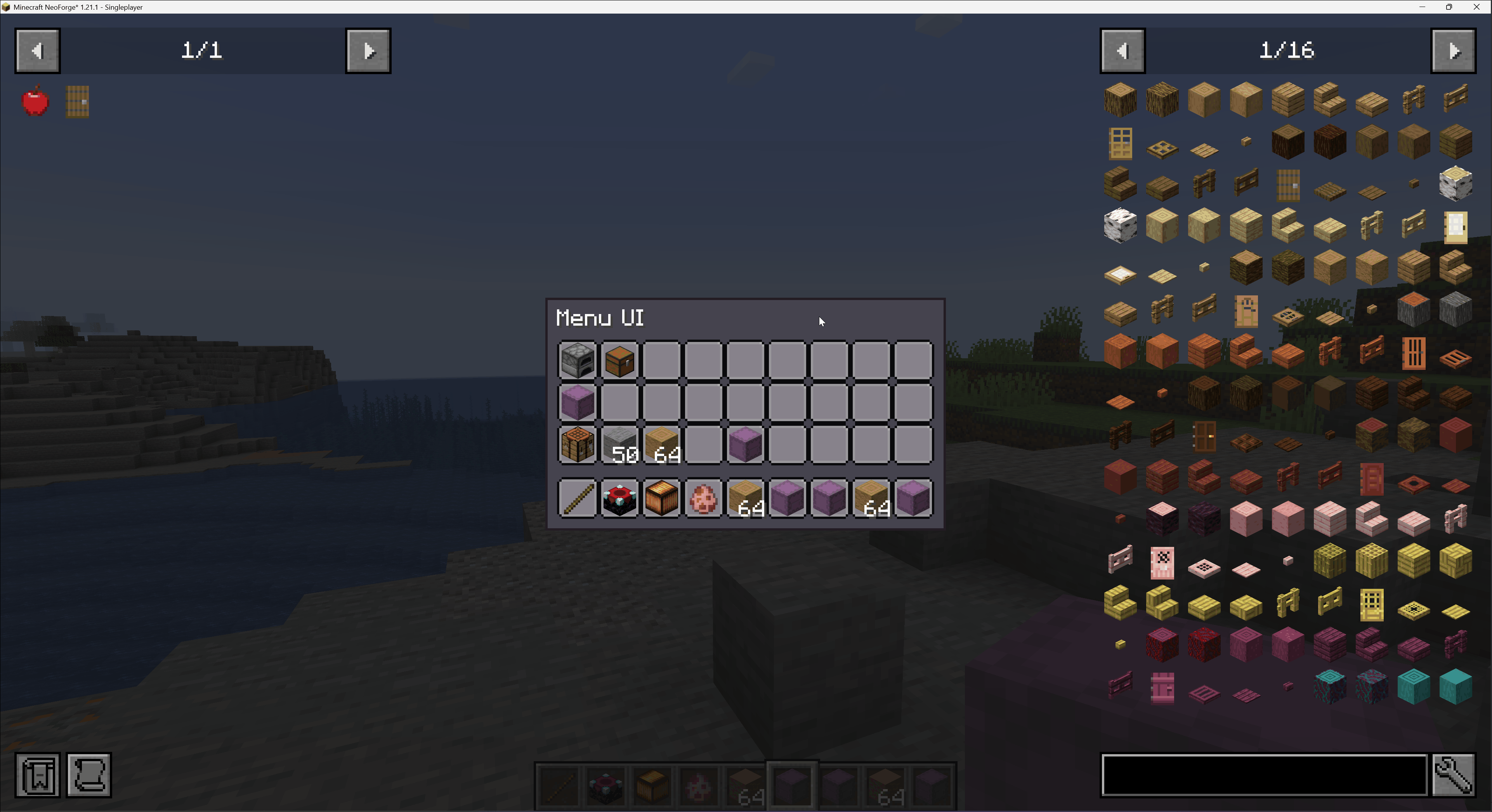Open the bookmark book button
The image size is (1492, 812).
click(x=38, y=774)
